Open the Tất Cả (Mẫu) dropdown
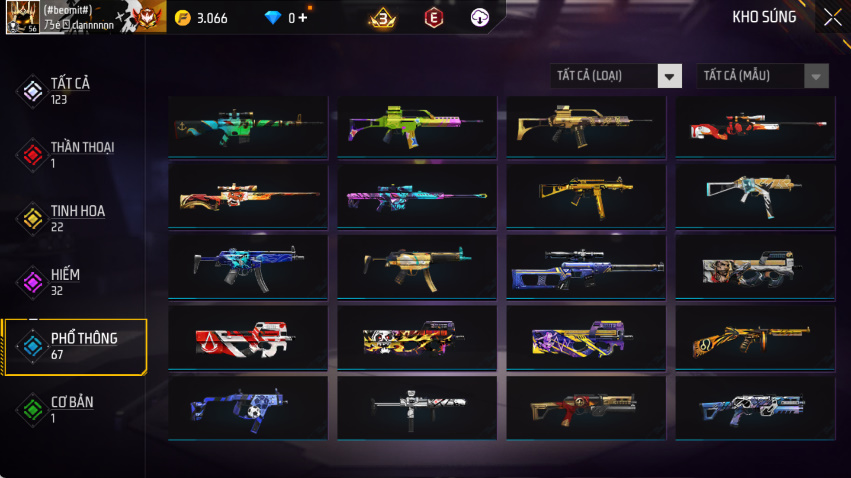The height and width of the screenshot is (478, 851). click(x=762, y=76)
